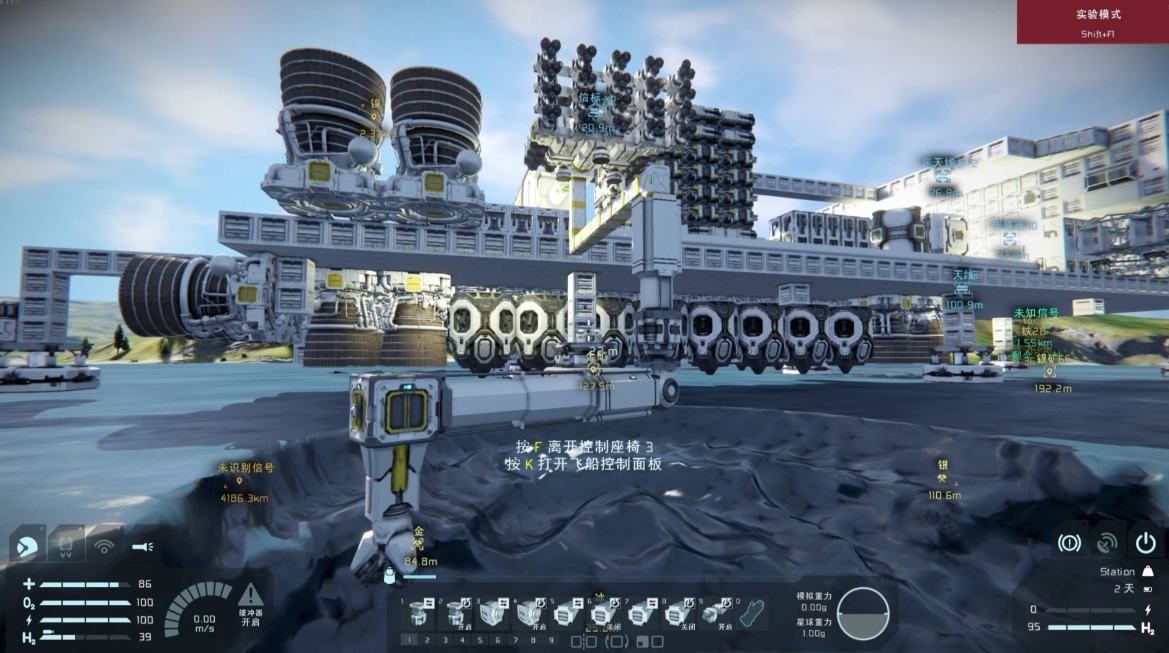
Task: Switch to toolbar page 5
Action: [481, 641]
